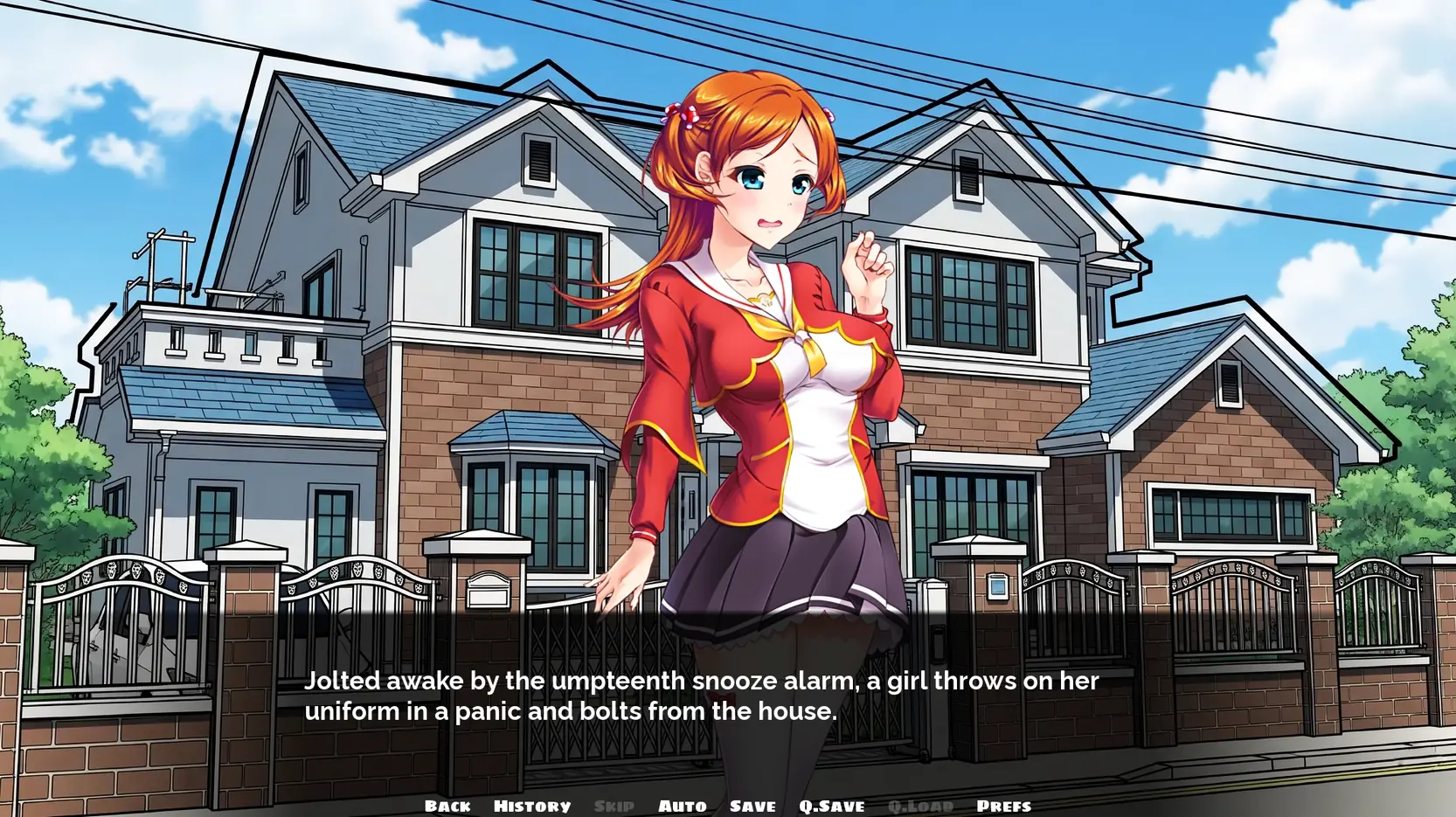1456x817 pixels.
Task: Quick save with Q.Save
Action: [831, 806]
